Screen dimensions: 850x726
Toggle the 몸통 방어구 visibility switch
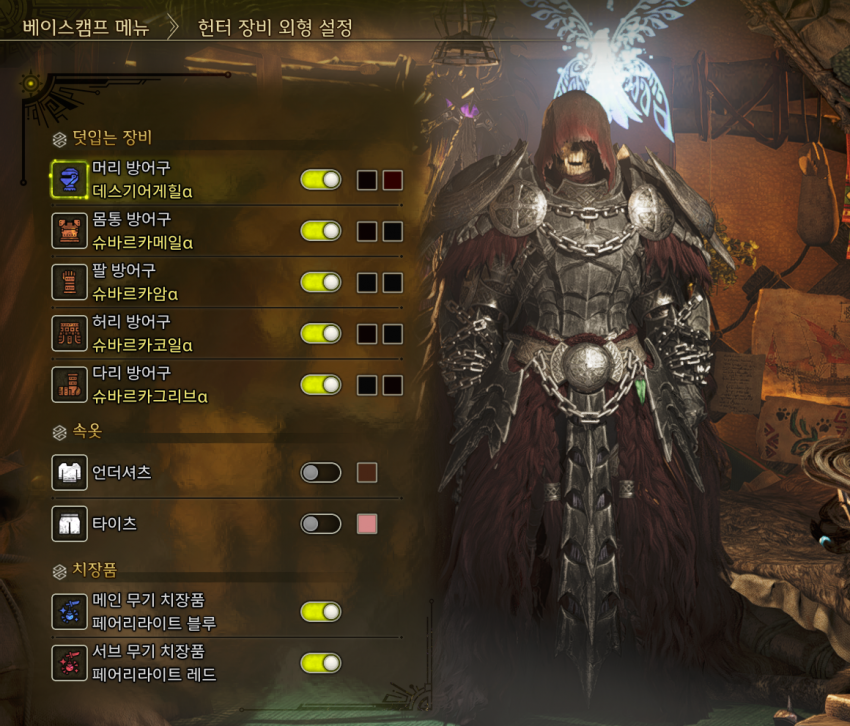click(x=321, y=231)
